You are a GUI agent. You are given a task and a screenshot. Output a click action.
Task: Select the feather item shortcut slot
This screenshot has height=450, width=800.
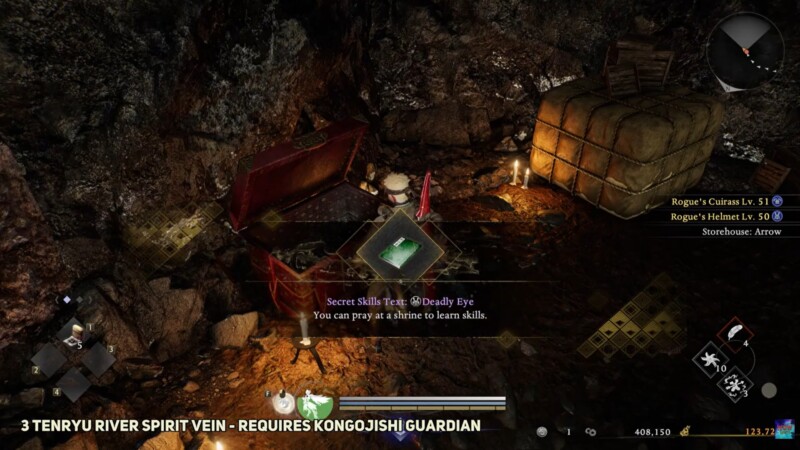coord(735,333)
